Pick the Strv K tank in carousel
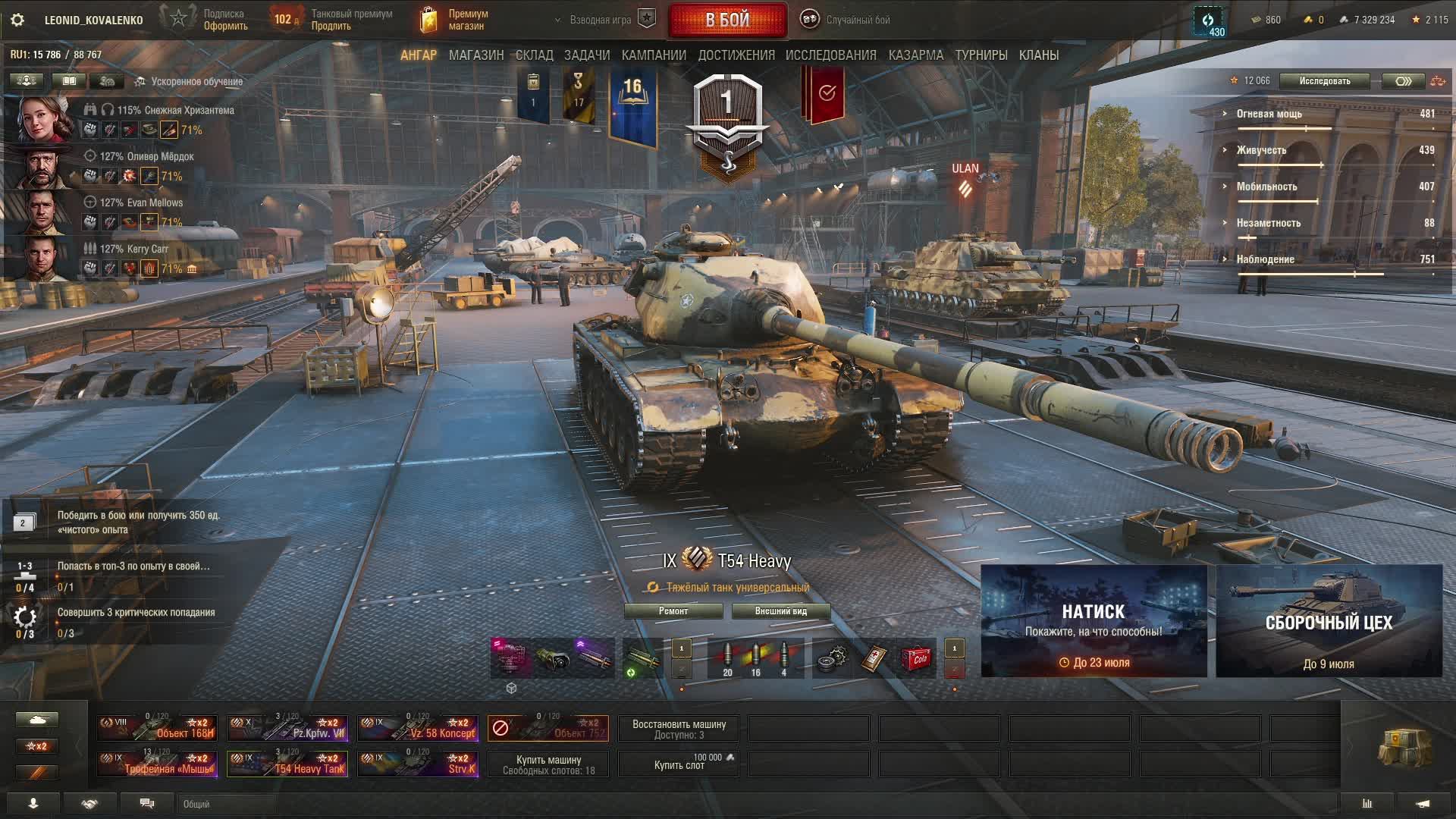 (418, 764)
